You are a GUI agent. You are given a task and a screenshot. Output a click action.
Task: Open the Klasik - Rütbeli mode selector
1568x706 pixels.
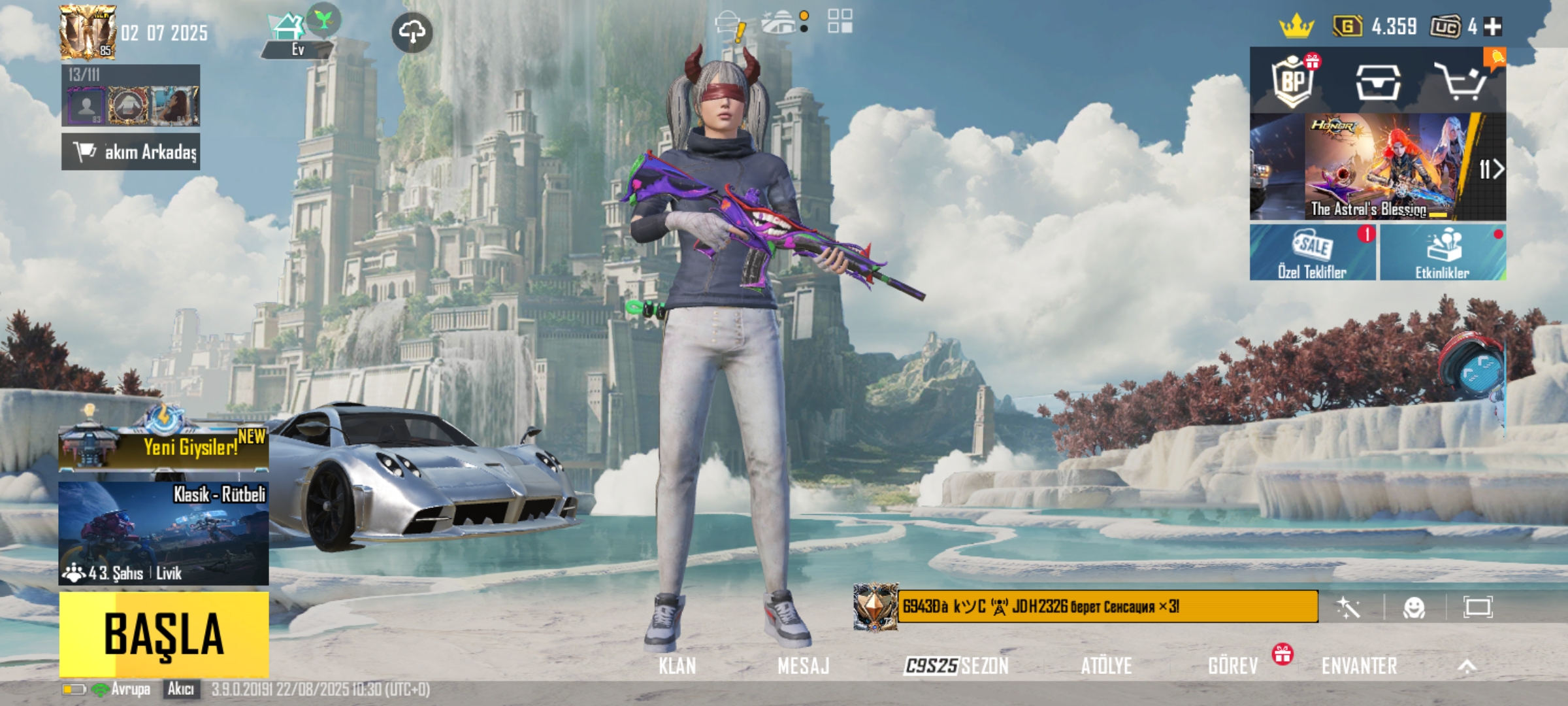163,533
